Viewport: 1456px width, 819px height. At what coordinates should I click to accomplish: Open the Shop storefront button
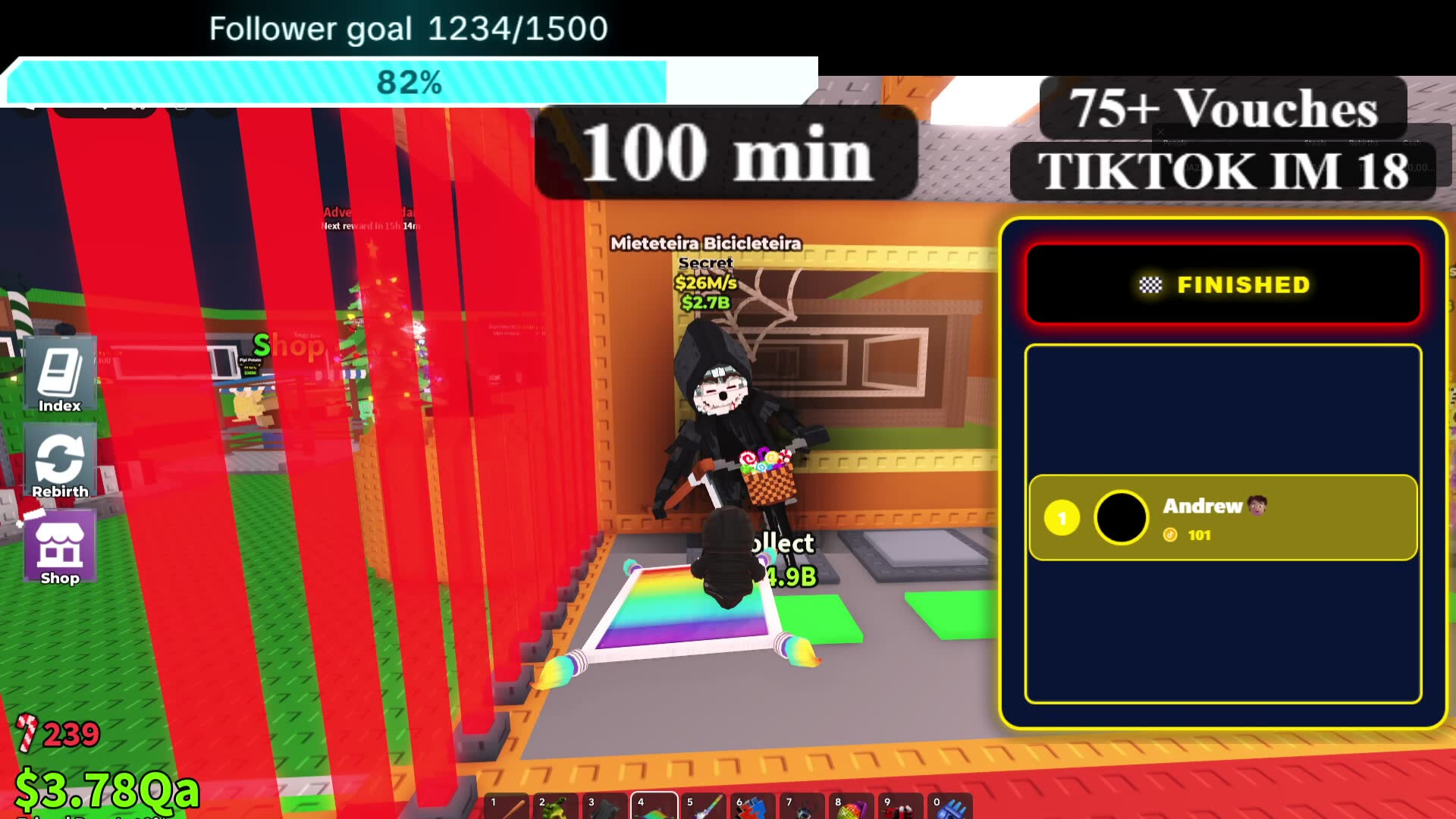[60, 549]
